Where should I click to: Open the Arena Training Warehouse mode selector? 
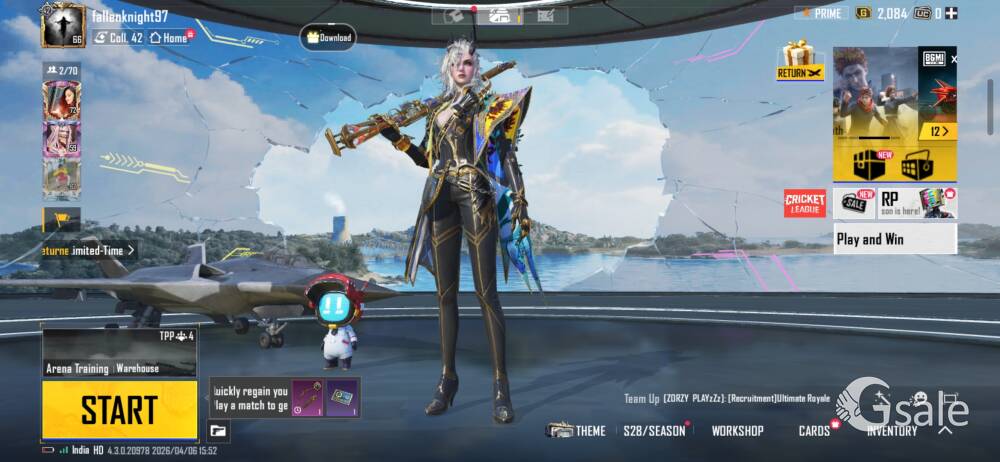click(x=119, y=352)
